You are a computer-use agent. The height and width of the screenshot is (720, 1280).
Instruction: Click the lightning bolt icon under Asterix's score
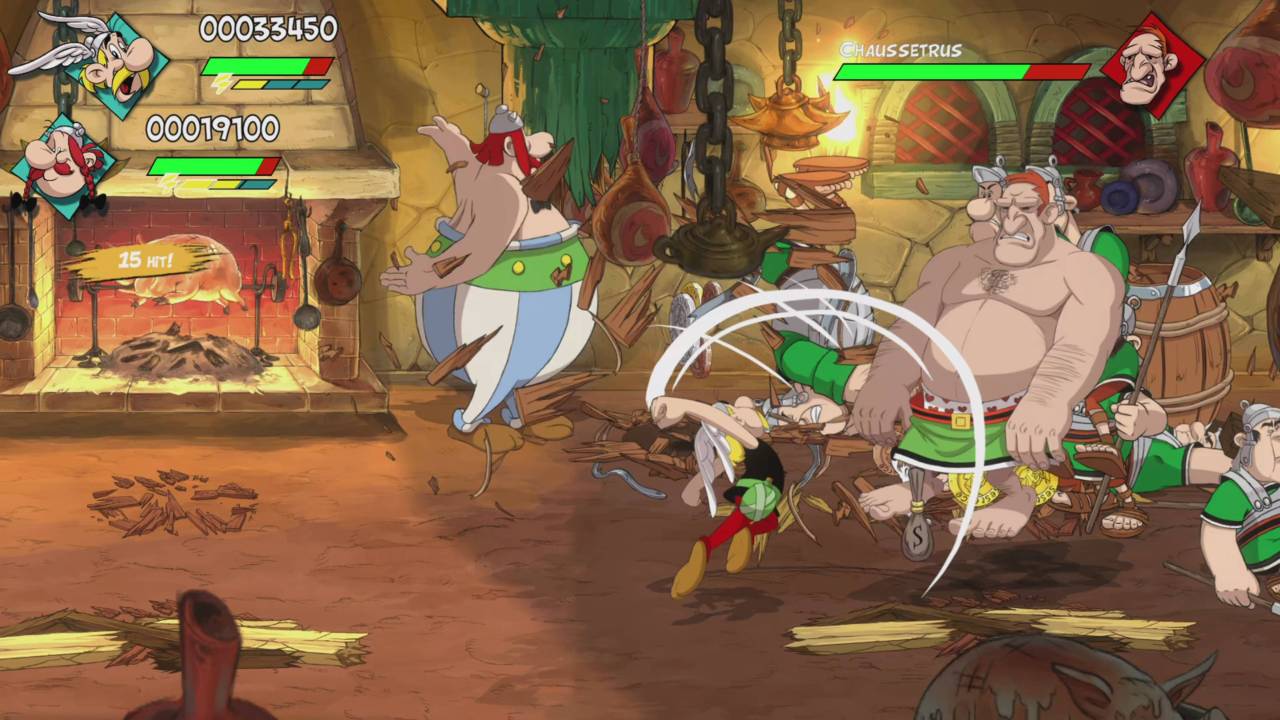point(220,83)
